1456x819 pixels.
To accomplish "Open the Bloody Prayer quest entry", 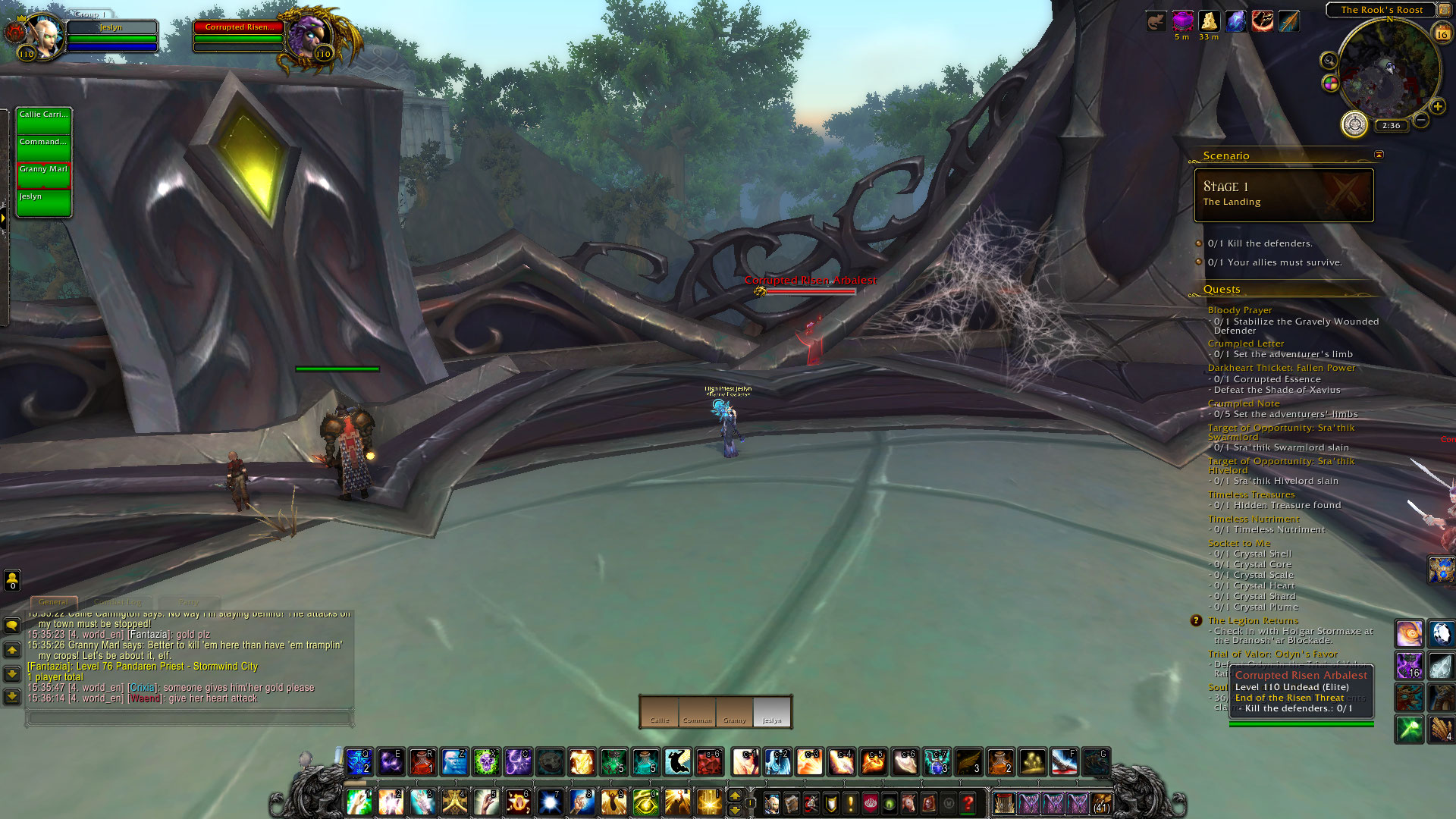I will coord(1240,310).
